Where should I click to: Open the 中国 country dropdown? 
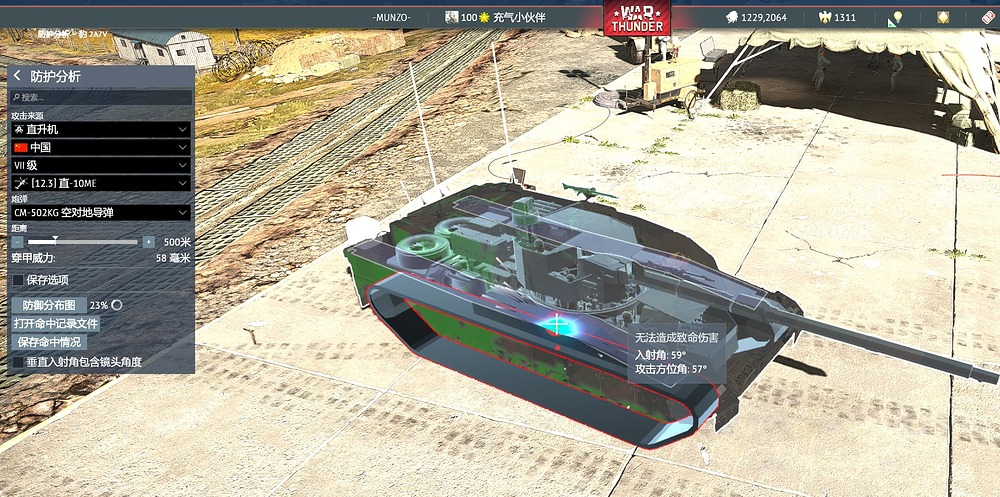coord(101,147)
